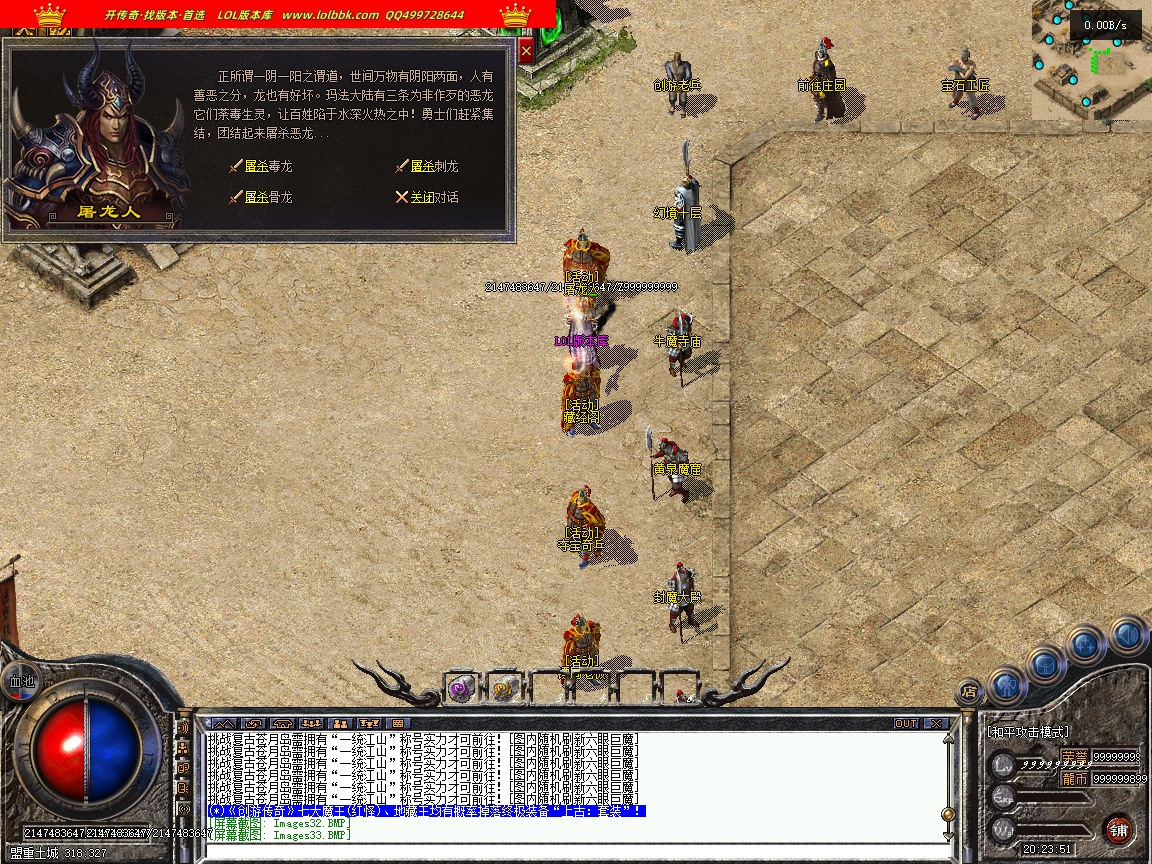Click the top banner link www.lolbbk.com
Viewport: 1152px width, 864px height.
tap(330, 15)
